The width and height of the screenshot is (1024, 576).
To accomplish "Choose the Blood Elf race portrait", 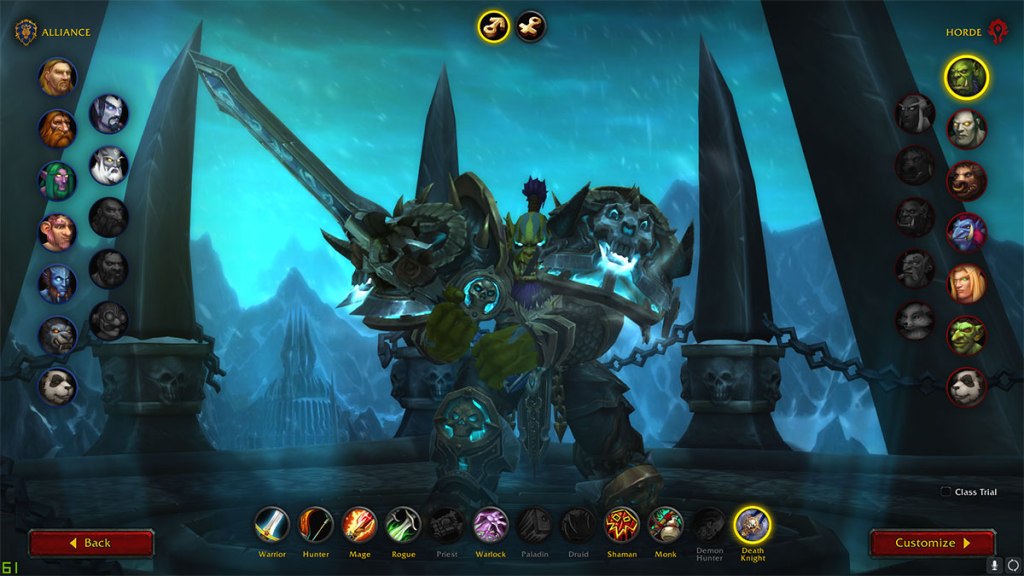I will [967, 284].
